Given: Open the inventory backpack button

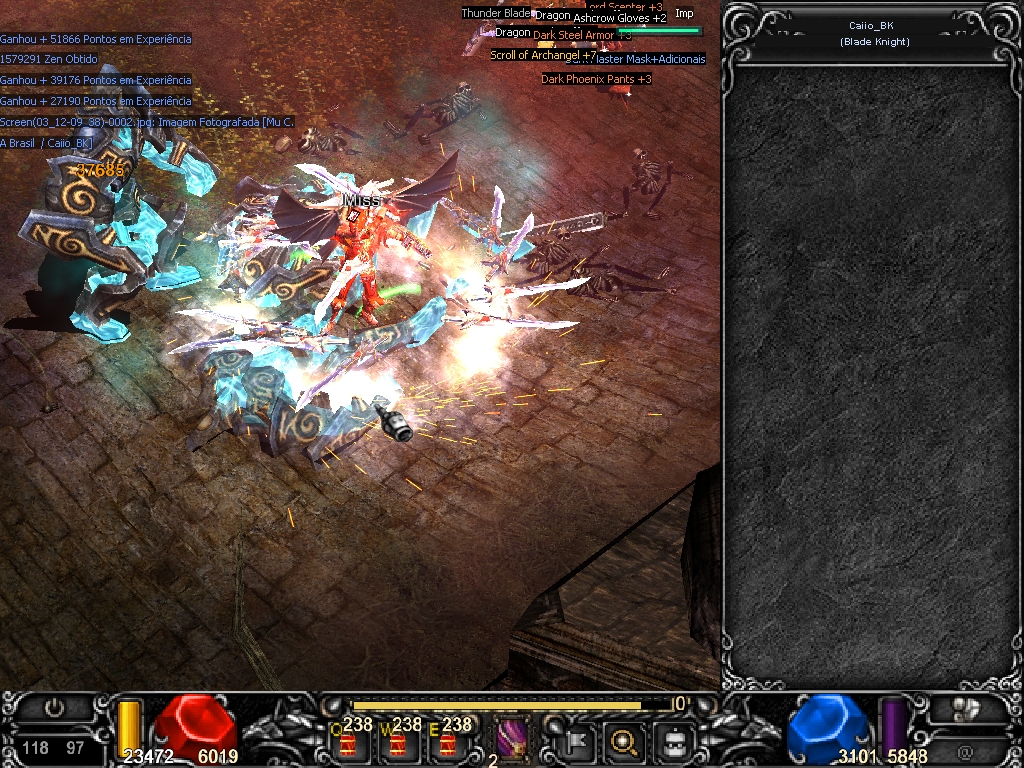Looking at the screenshot, I should (675, 742).
